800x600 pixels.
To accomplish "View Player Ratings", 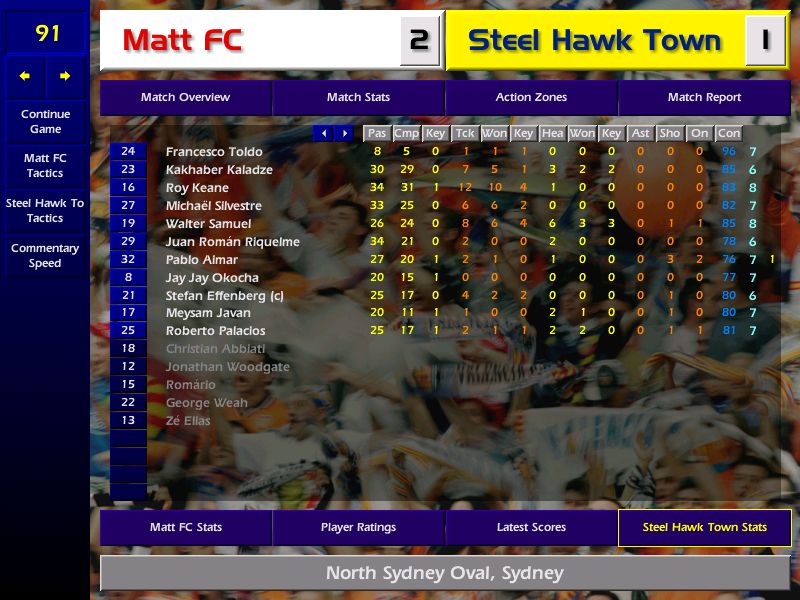I will [x=358, y=527].
